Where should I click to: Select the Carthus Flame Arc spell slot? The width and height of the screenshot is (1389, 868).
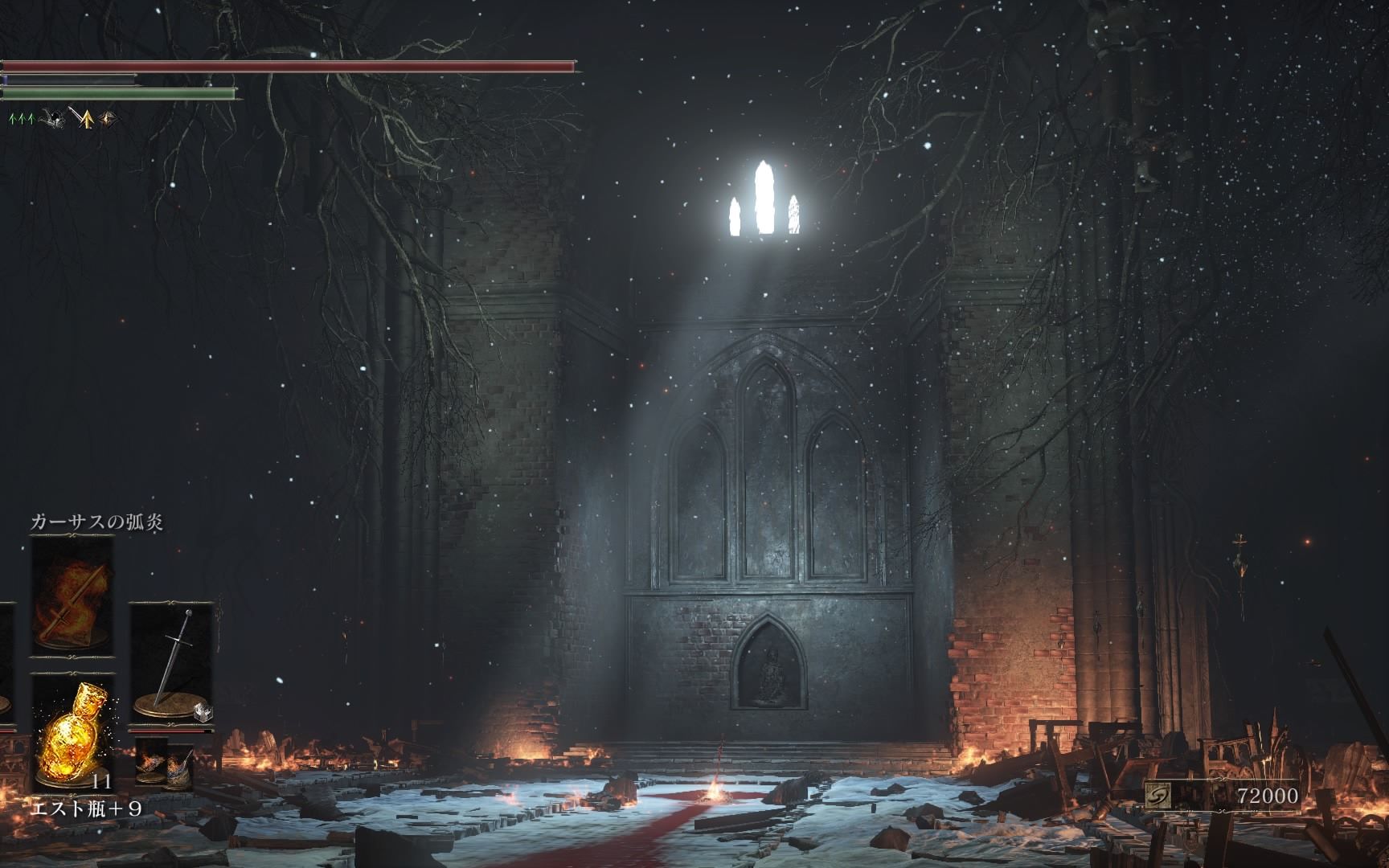coord(72,595)
